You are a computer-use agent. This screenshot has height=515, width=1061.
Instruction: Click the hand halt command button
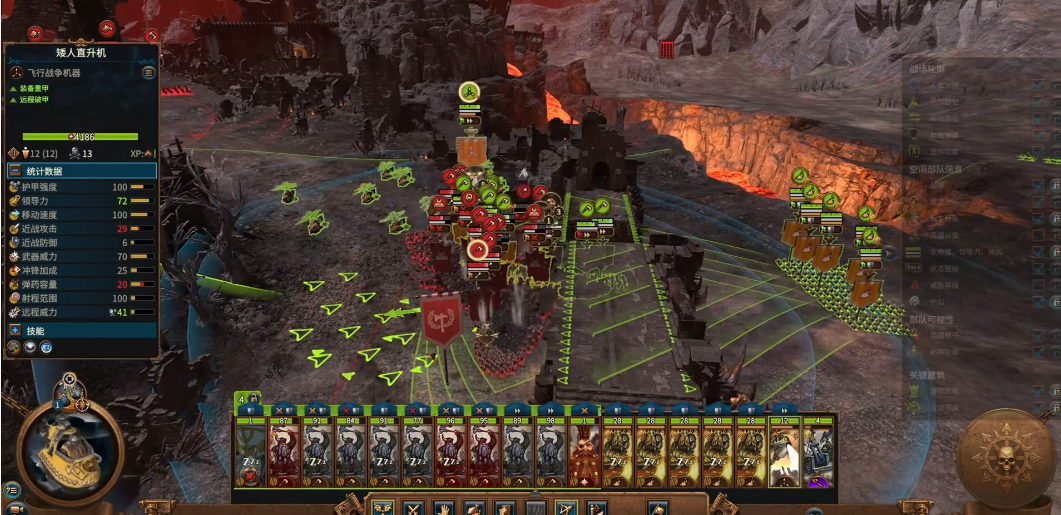[x=444, y=508]
